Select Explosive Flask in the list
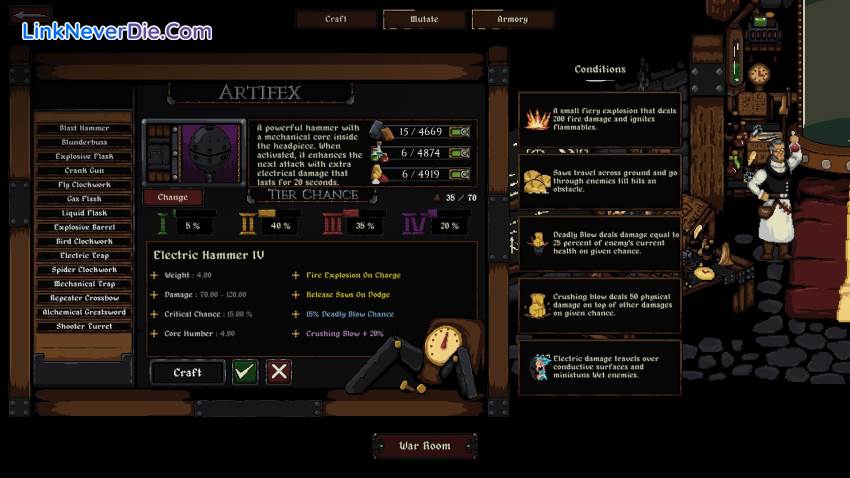850x478 pixels. pyautogui.click(x=84, y=157)
